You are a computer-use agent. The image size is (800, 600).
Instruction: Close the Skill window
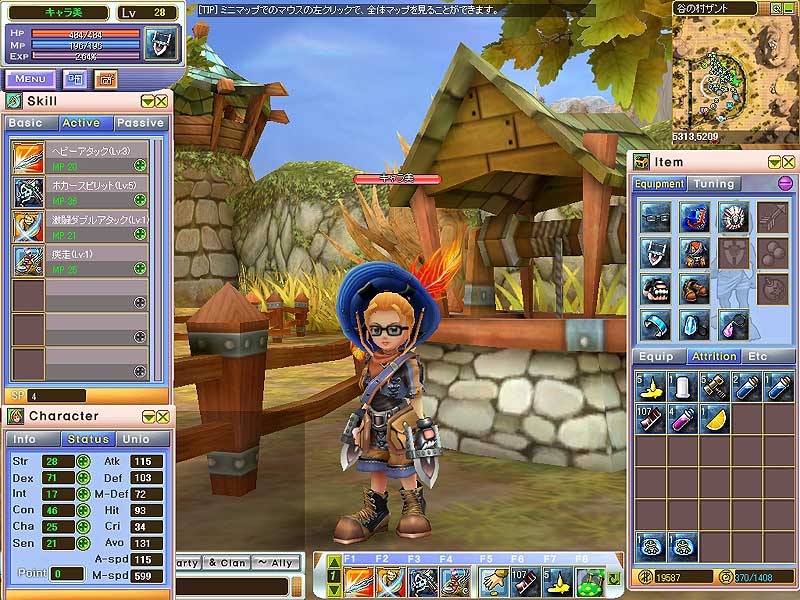point(161,101)
